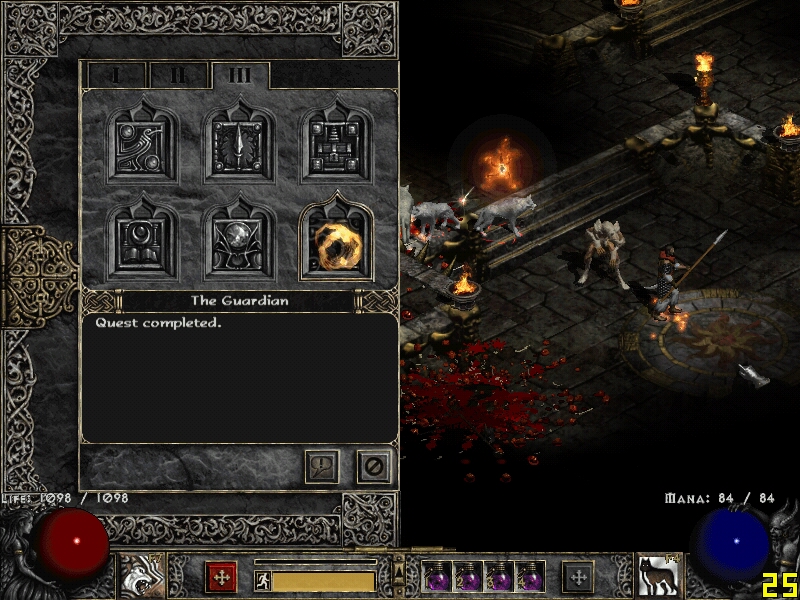Open the left werewolf skill selector
Viewport: 800px width, 600px height.
click(141, 577)
